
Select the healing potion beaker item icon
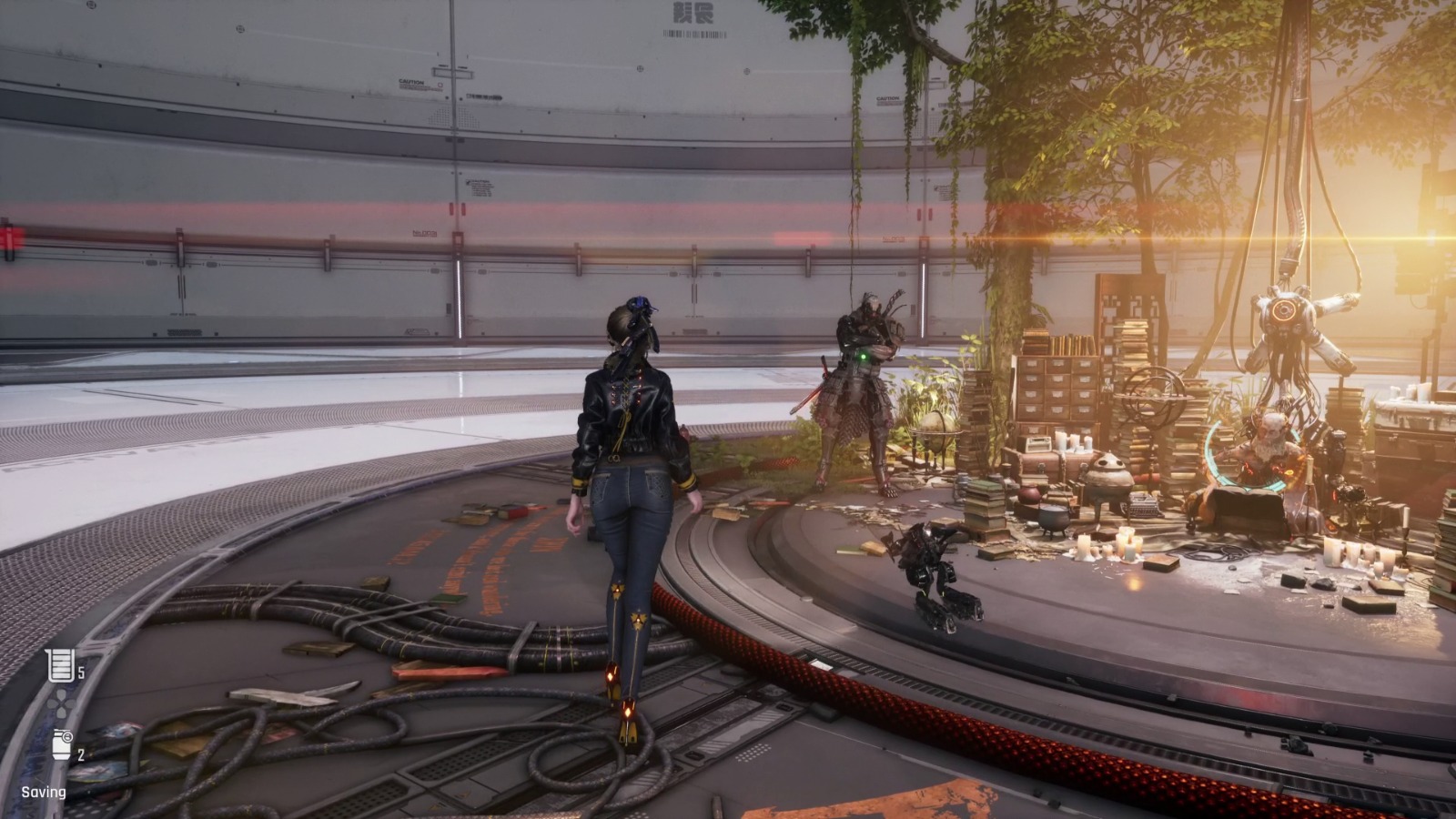tap(60, 666)
